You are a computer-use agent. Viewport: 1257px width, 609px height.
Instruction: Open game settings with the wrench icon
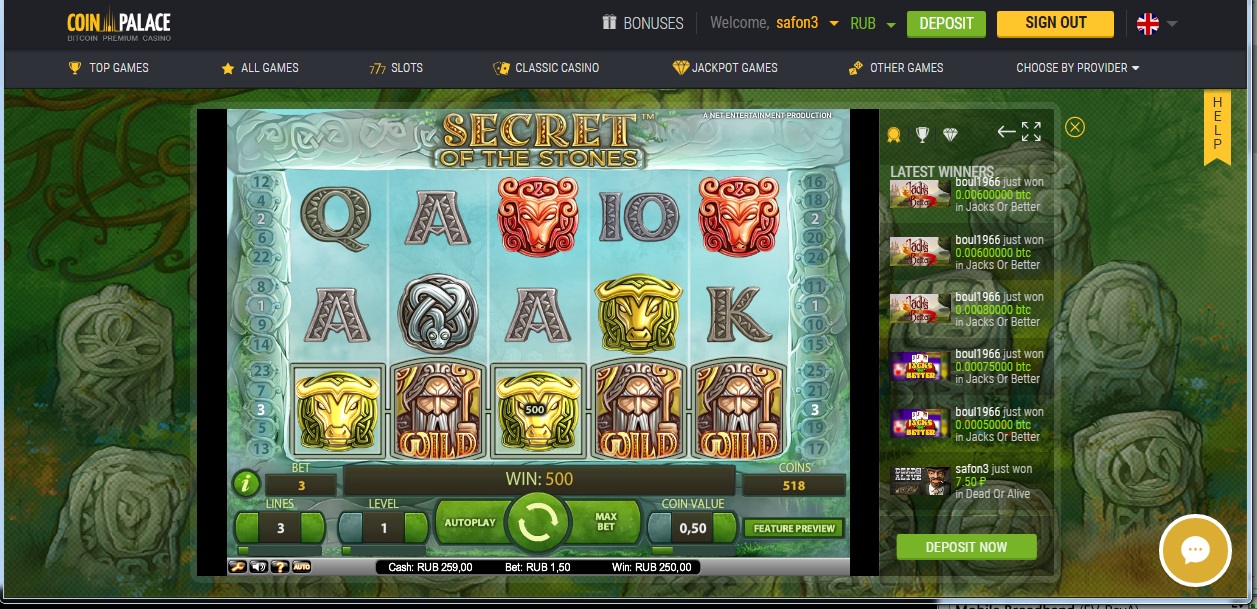click(237, 567)
